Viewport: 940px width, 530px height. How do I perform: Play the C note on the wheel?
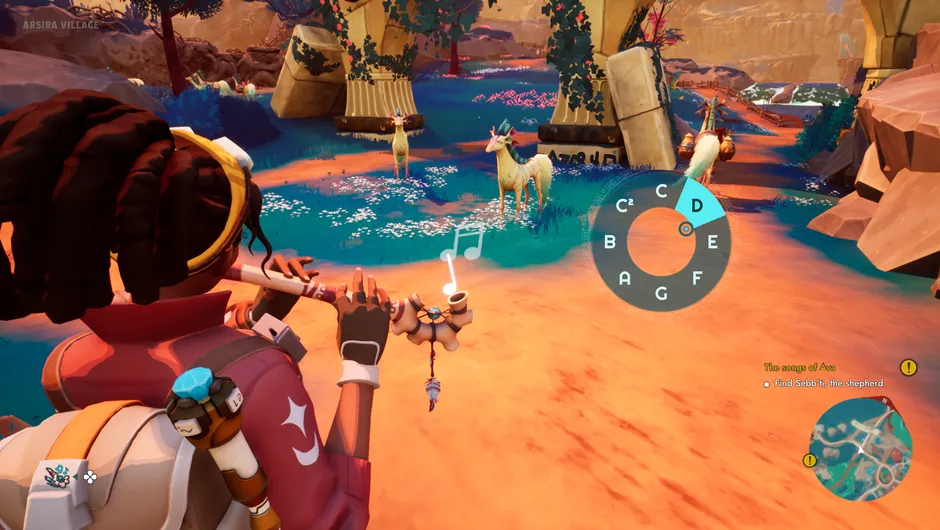661,190
